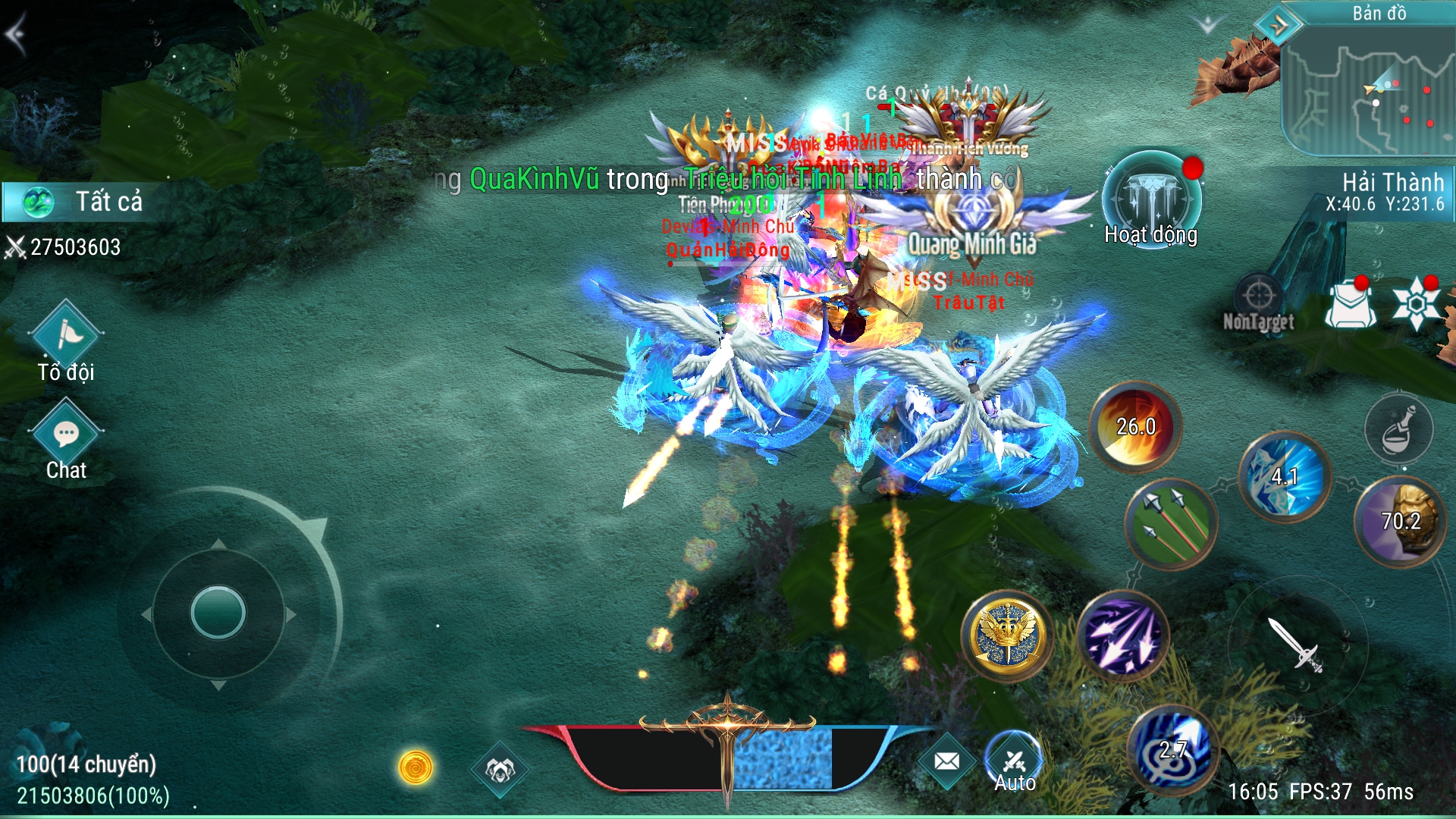Select the Tất cả chat channel tab
Viewport: 1456px width, 819px height.
(x=83, y=202)
